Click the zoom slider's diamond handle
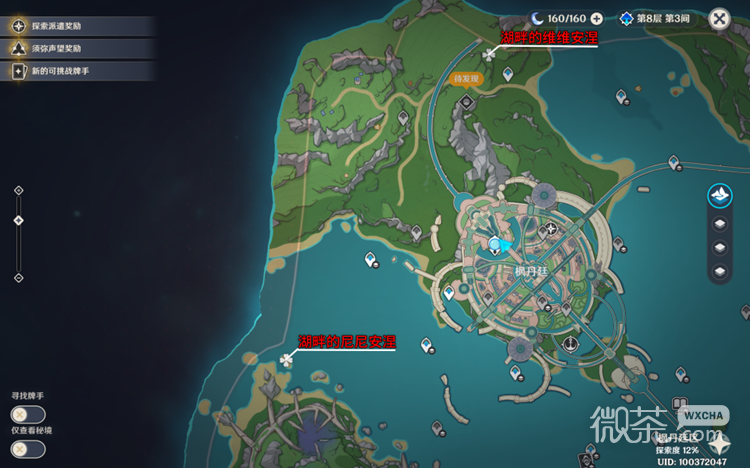 pos(18,220)
